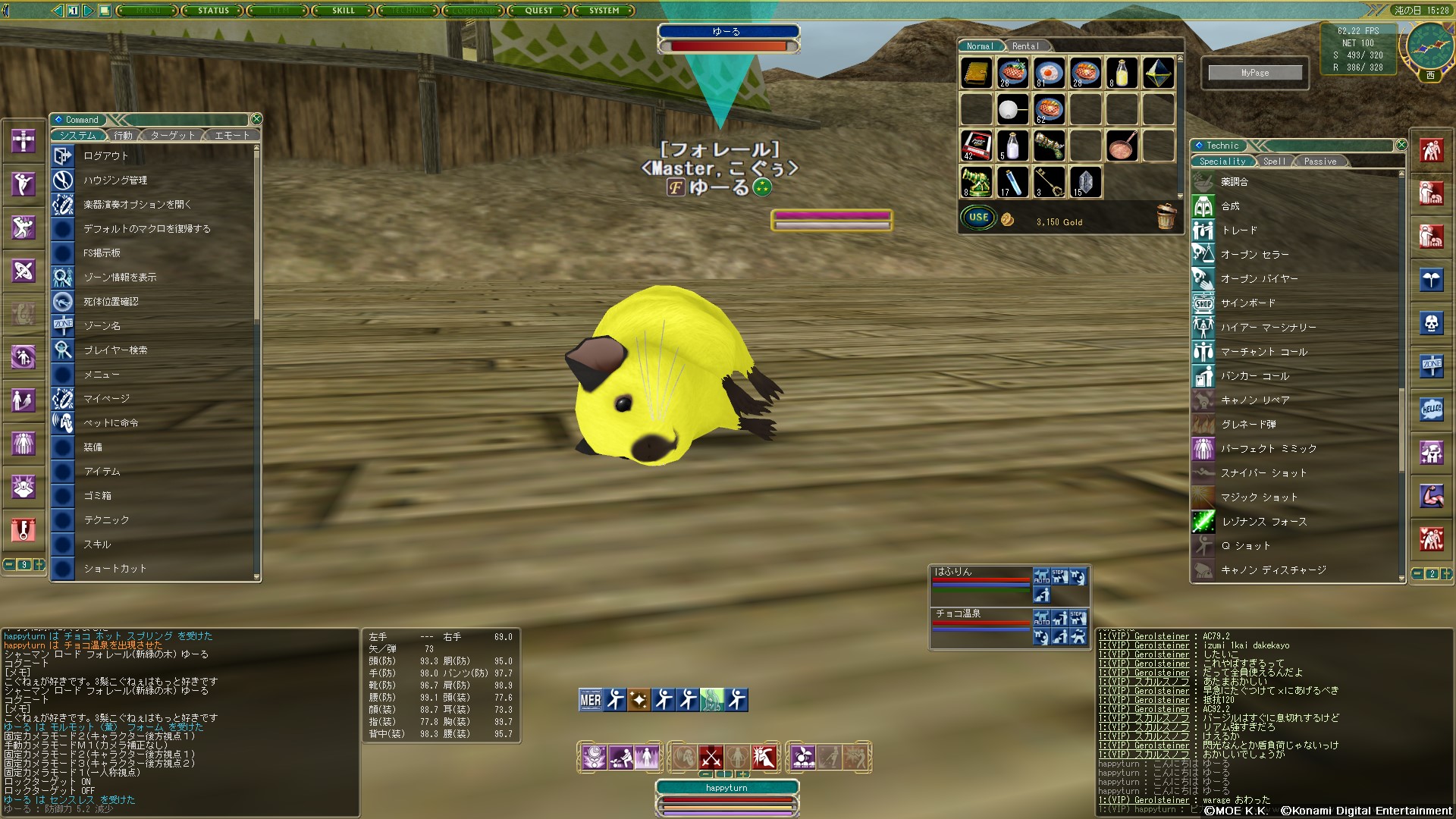Open the SYSTEM menu
Viewport: 1456px width, 819px height.
click(604, 11)
